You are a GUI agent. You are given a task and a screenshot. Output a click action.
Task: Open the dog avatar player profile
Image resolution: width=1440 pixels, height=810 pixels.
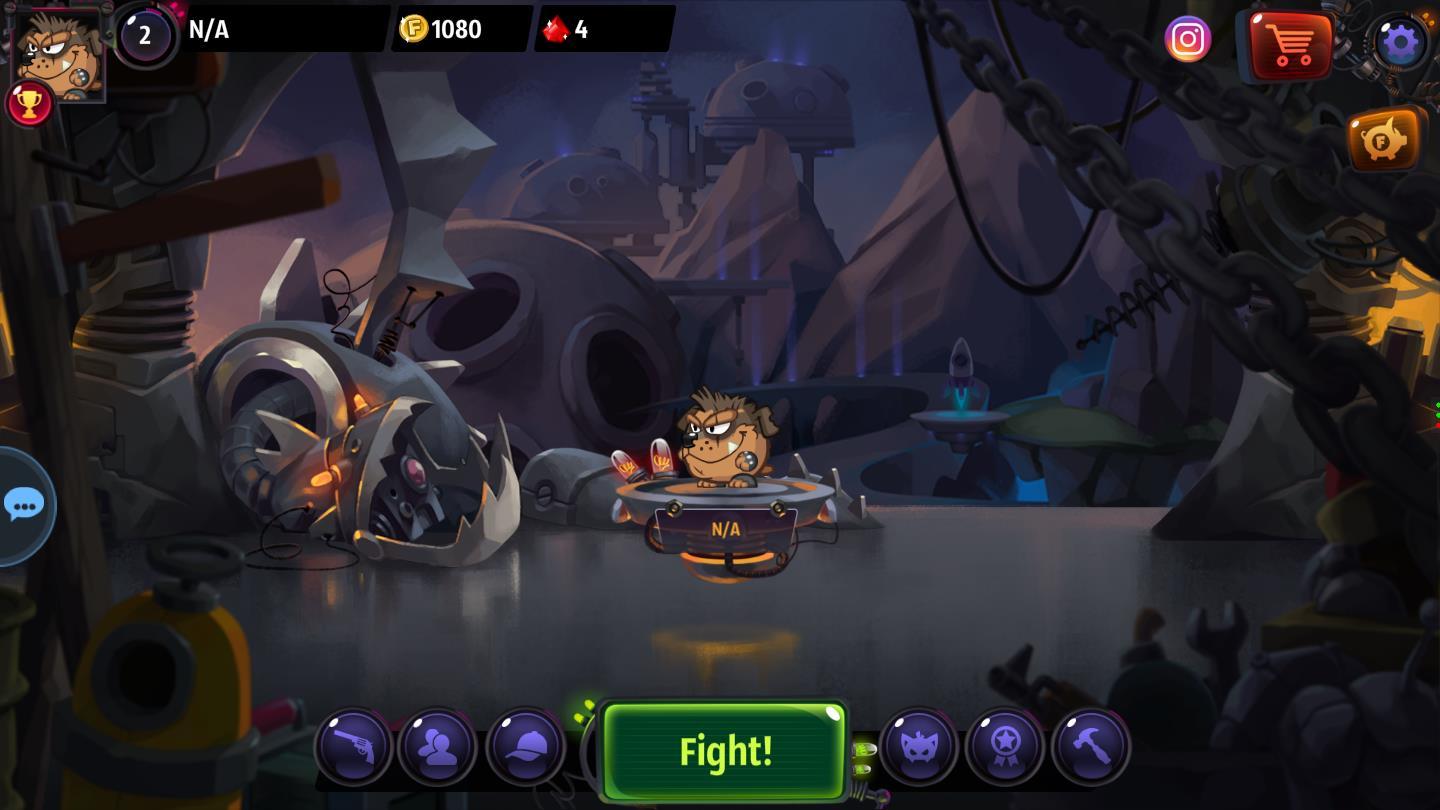[58, 50]
